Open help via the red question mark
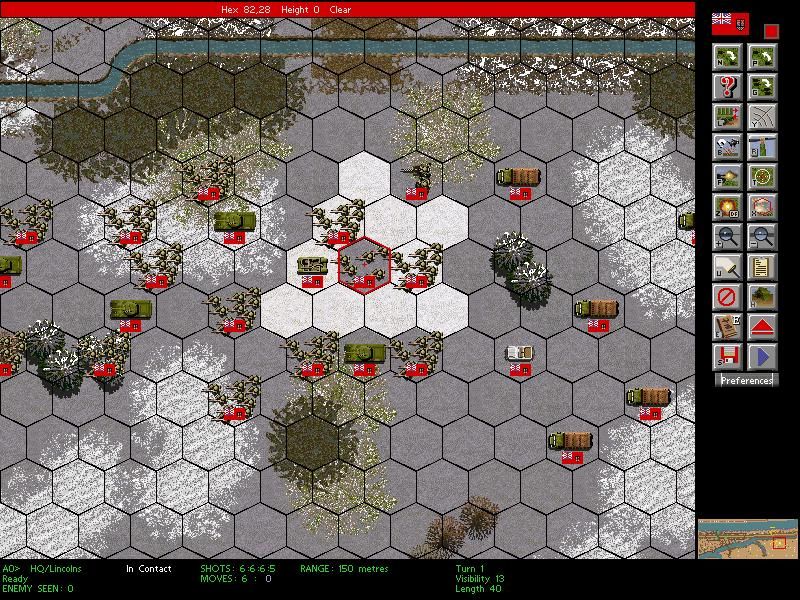Image resolution: width=800 pixels, height=600 pixels. coord(727,87)
